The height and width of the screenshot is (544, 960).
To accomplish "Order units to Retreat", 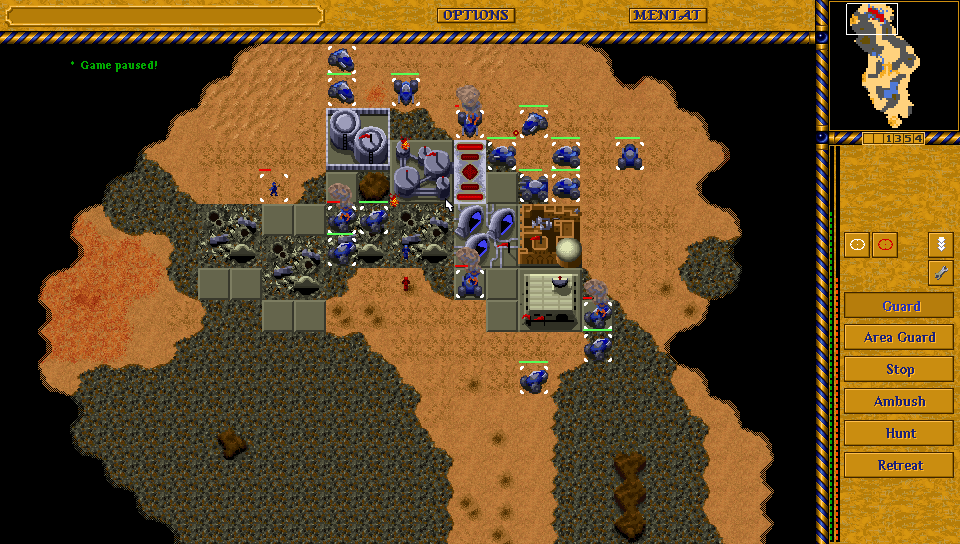I will tap(899, 465).
